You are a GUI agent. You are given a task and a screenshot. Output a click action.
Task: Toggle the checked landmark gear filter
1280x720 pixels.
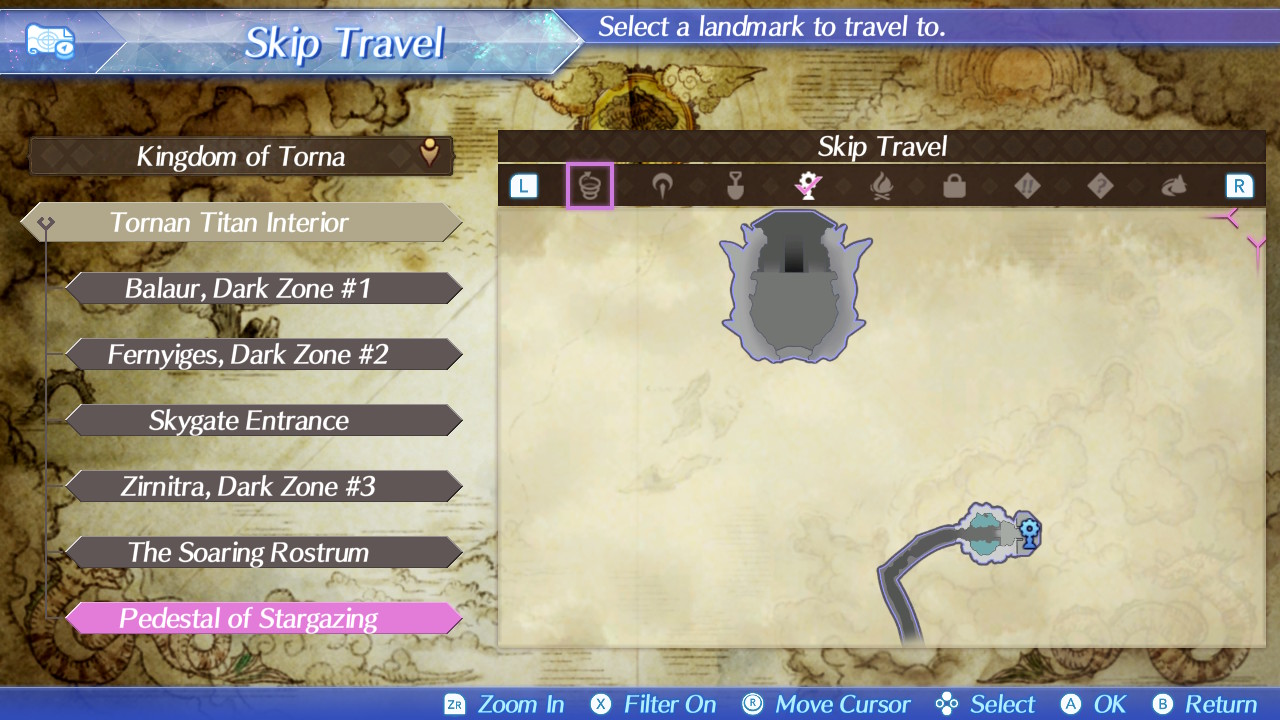808,186
